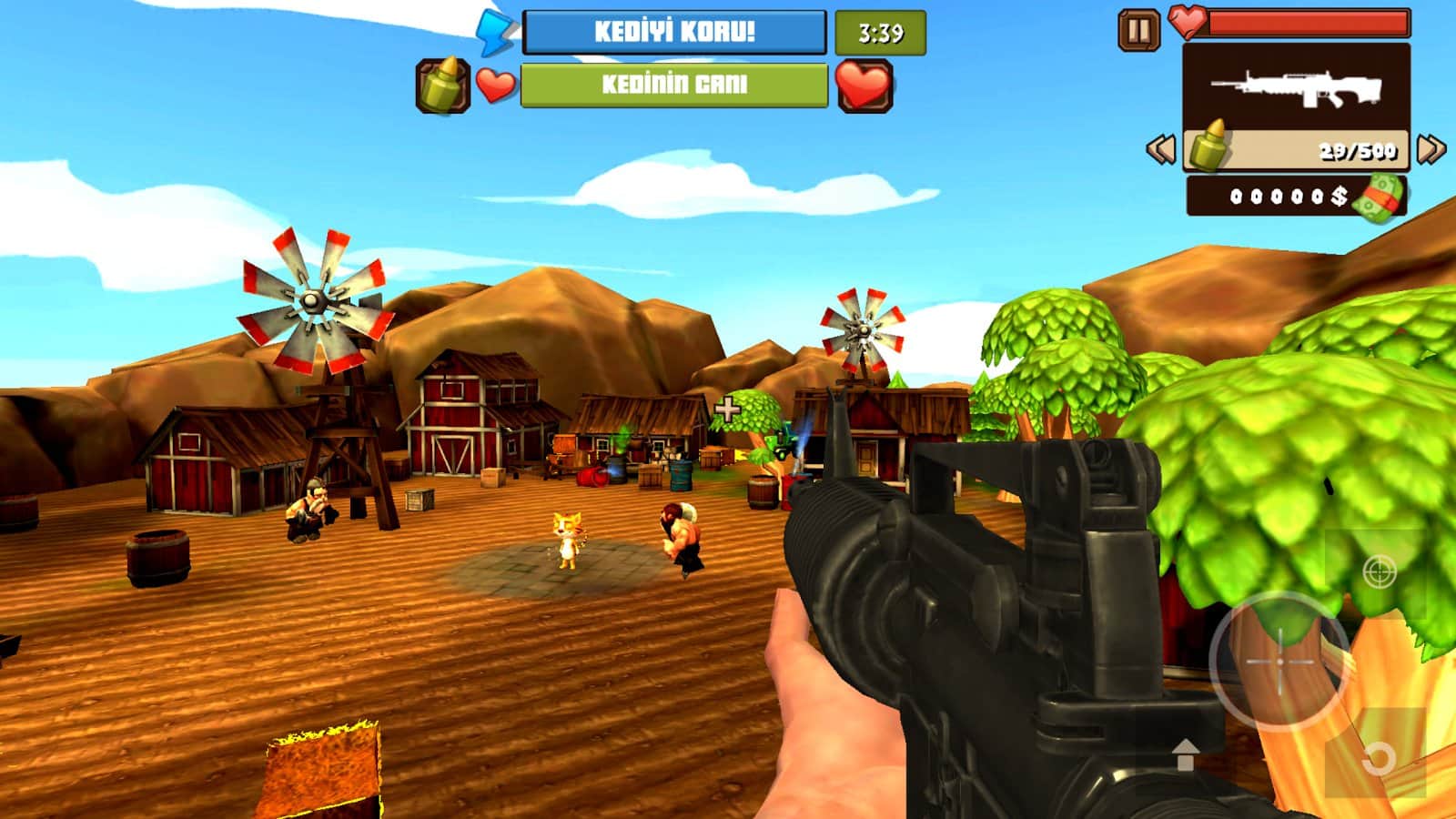This screenshot has height=819, width=1456.
Task: Select the machine gun weapon panel
Action: 1296,89
